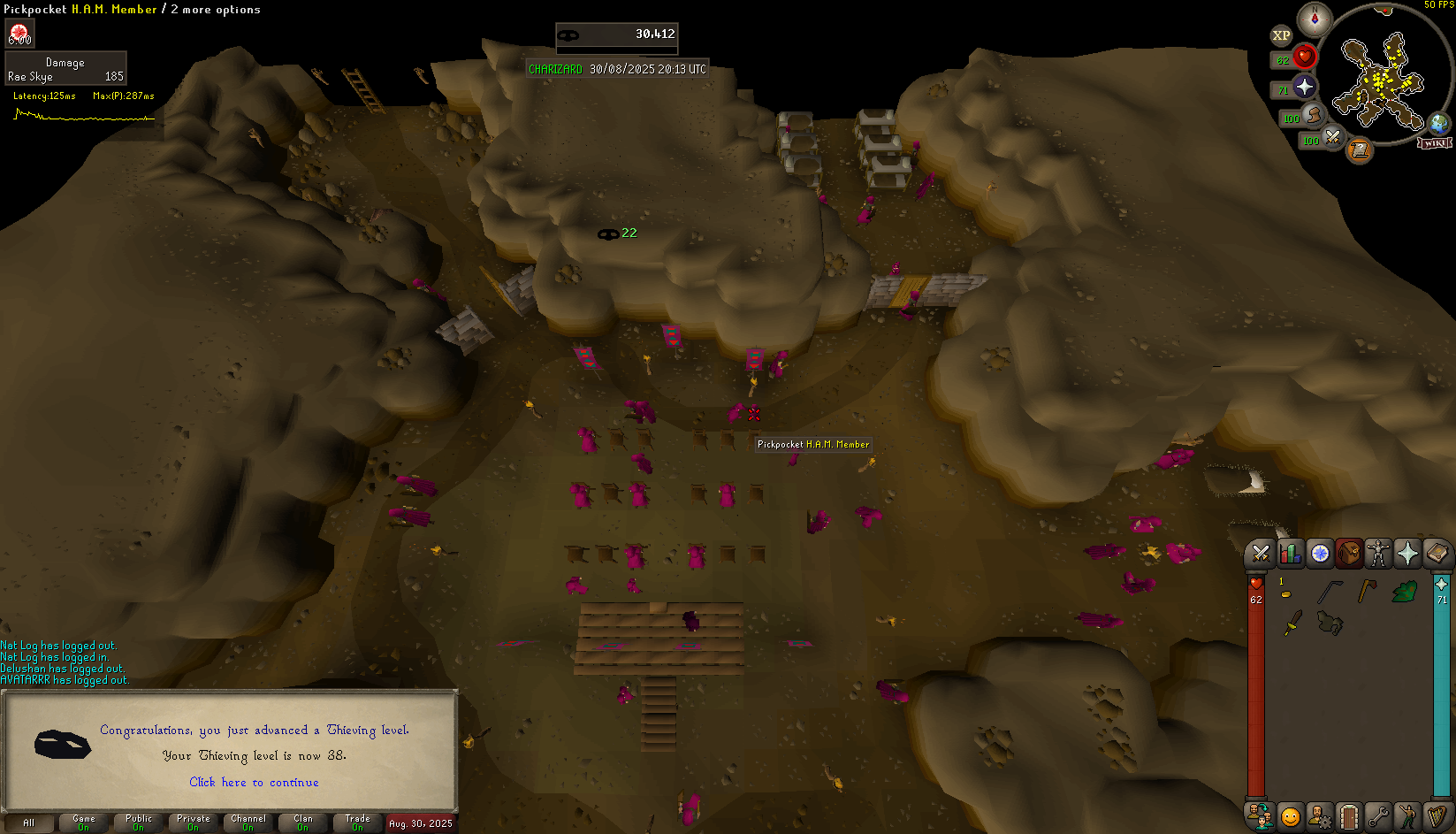Click the compass to face north

1315,19
